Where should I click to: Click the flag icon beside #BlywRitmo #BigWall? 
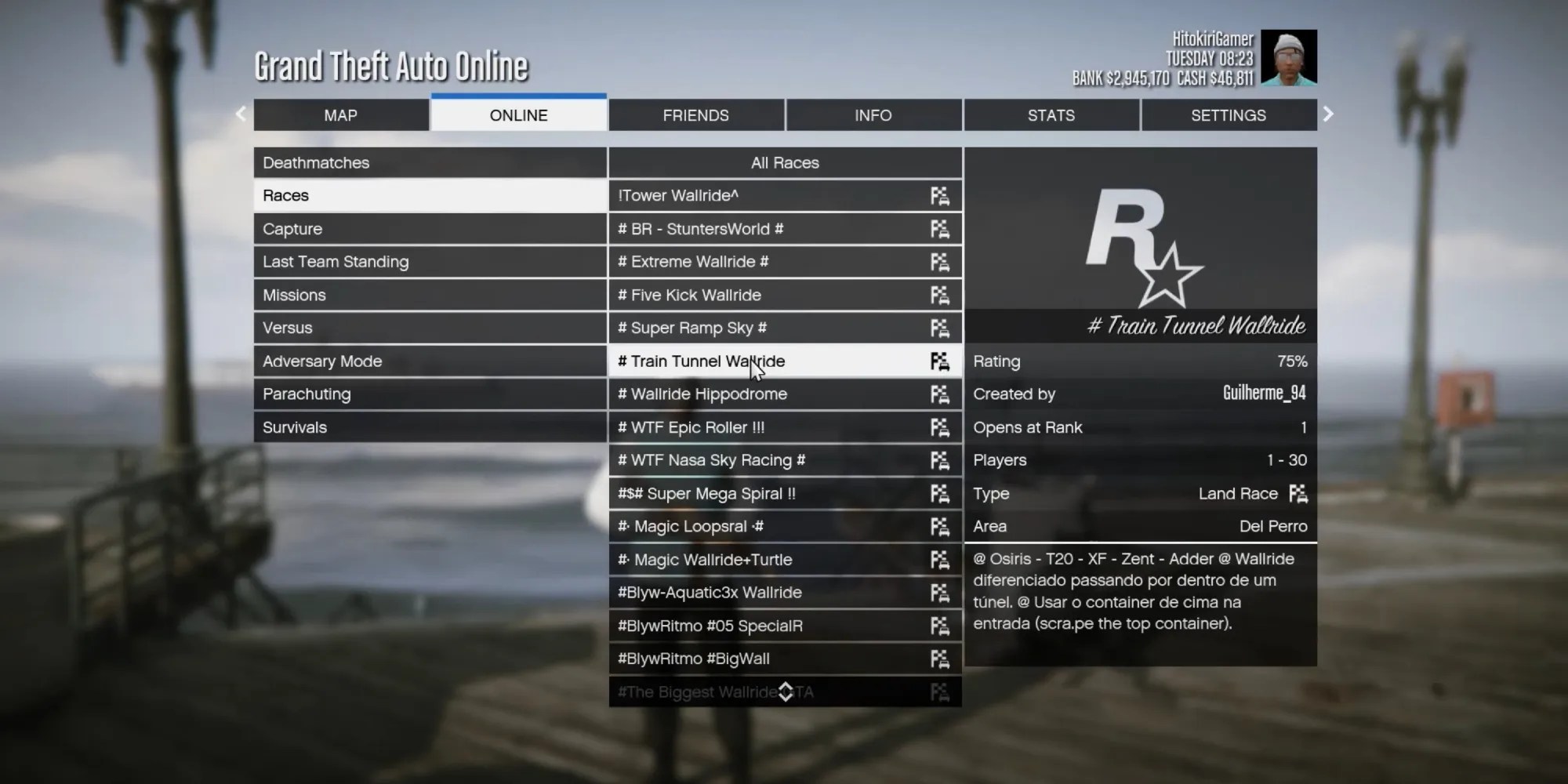(939, 659)
